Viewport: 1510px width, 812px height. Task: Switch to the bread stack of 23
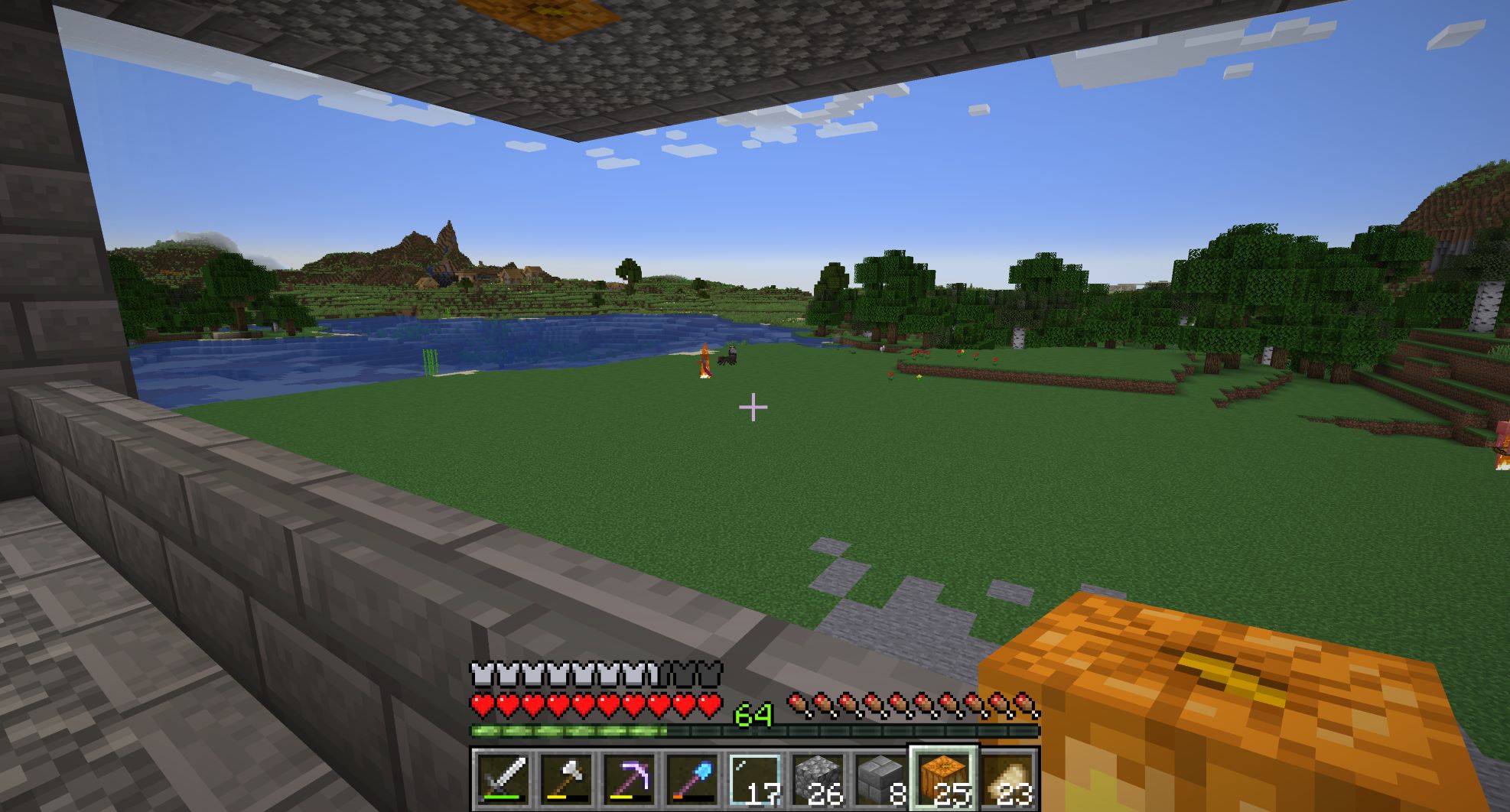click(x=1007, y=778)
